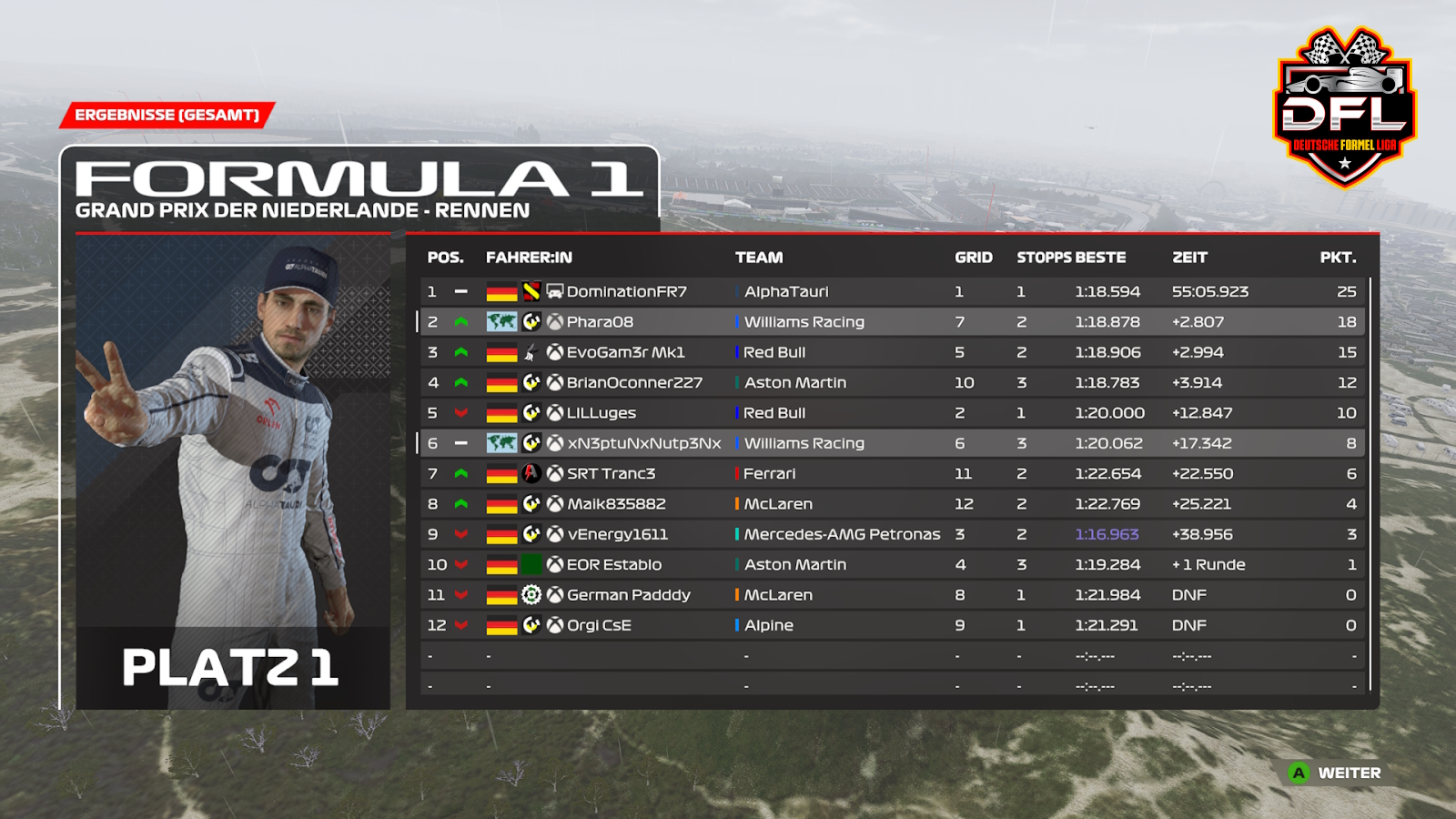The image size is (1456, 819).
Task: Click the DFL Deutsche Formel Liga logo
Action: (1344, 107)
